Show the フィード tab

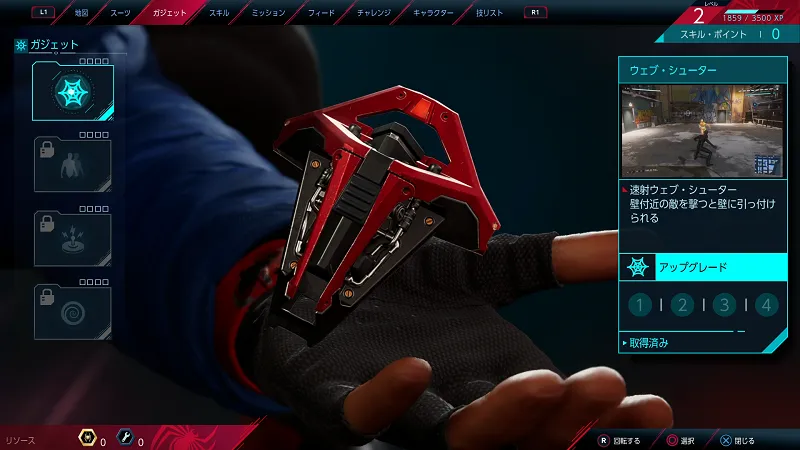pos(322,13)
